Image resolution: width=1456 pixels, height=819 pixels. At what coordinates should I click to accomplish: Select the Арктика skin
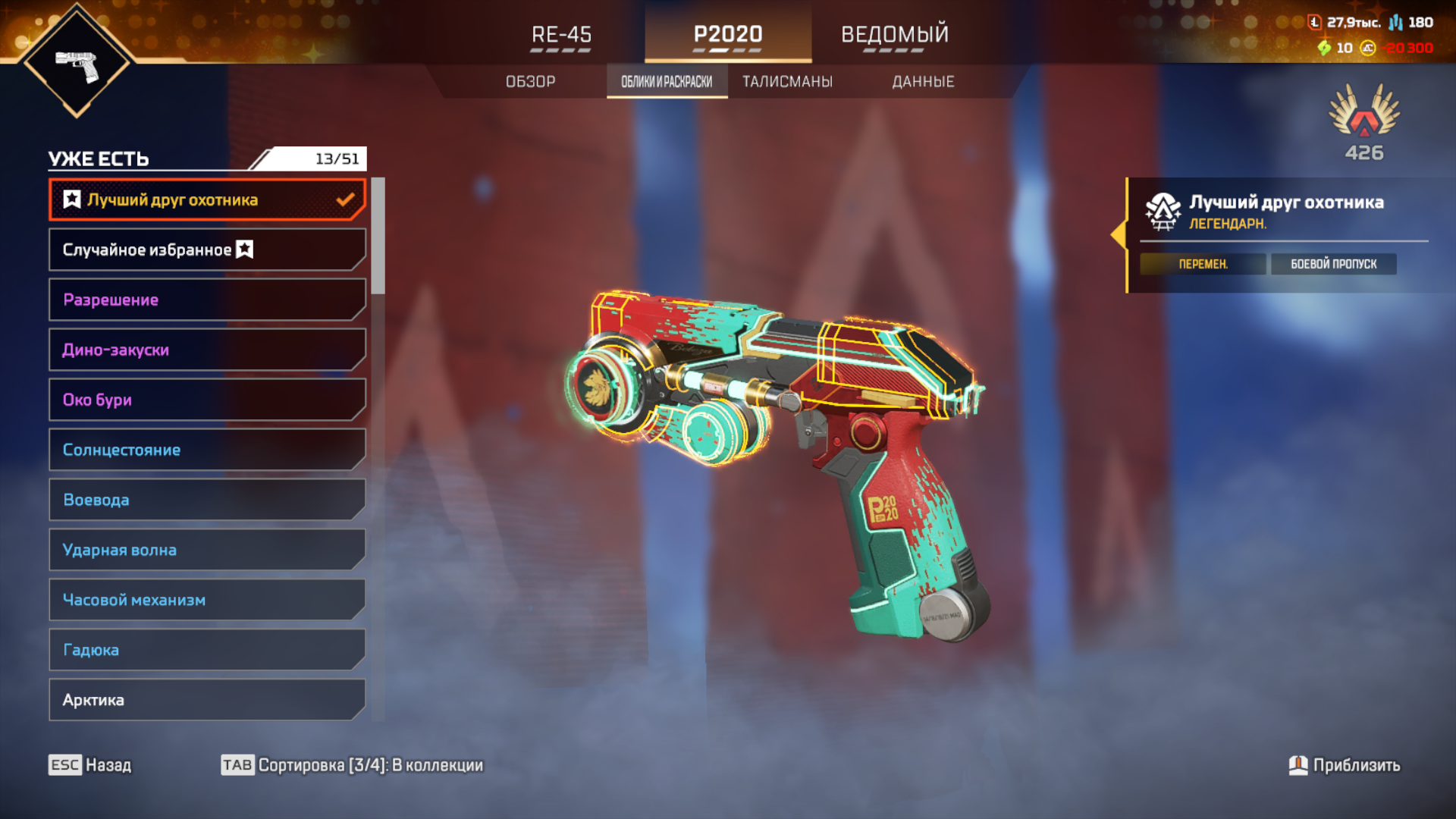tap(207, 701)
